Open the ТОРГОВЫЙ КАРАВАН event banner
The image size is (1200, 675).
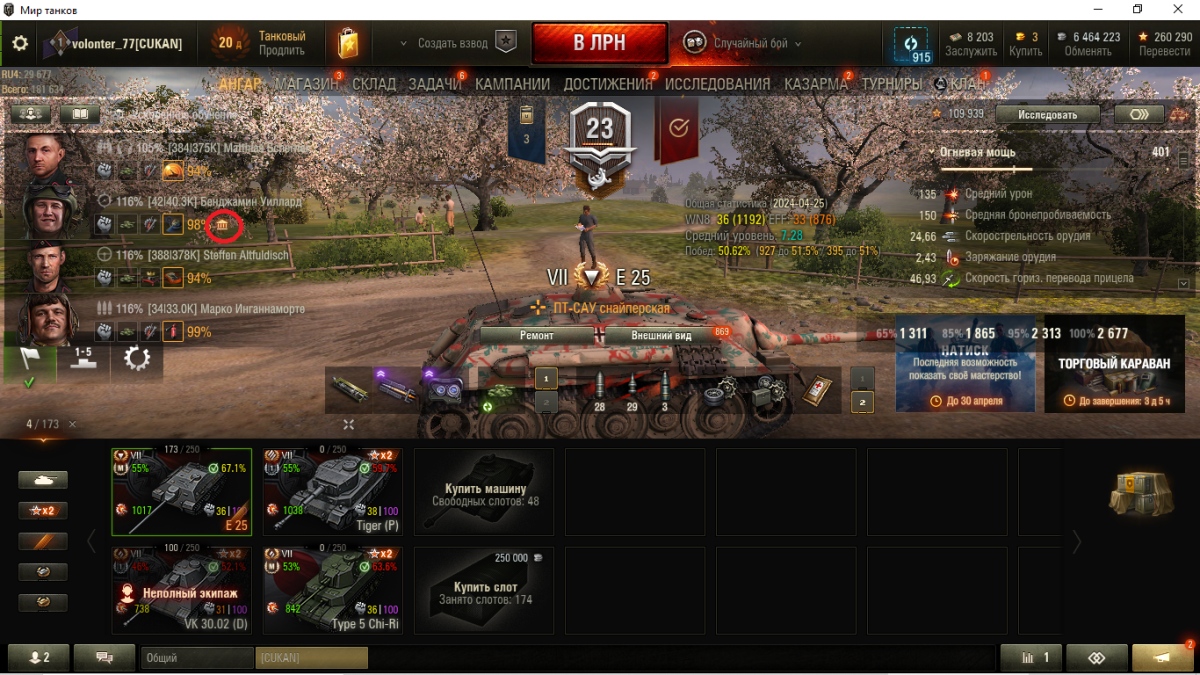1114,364
